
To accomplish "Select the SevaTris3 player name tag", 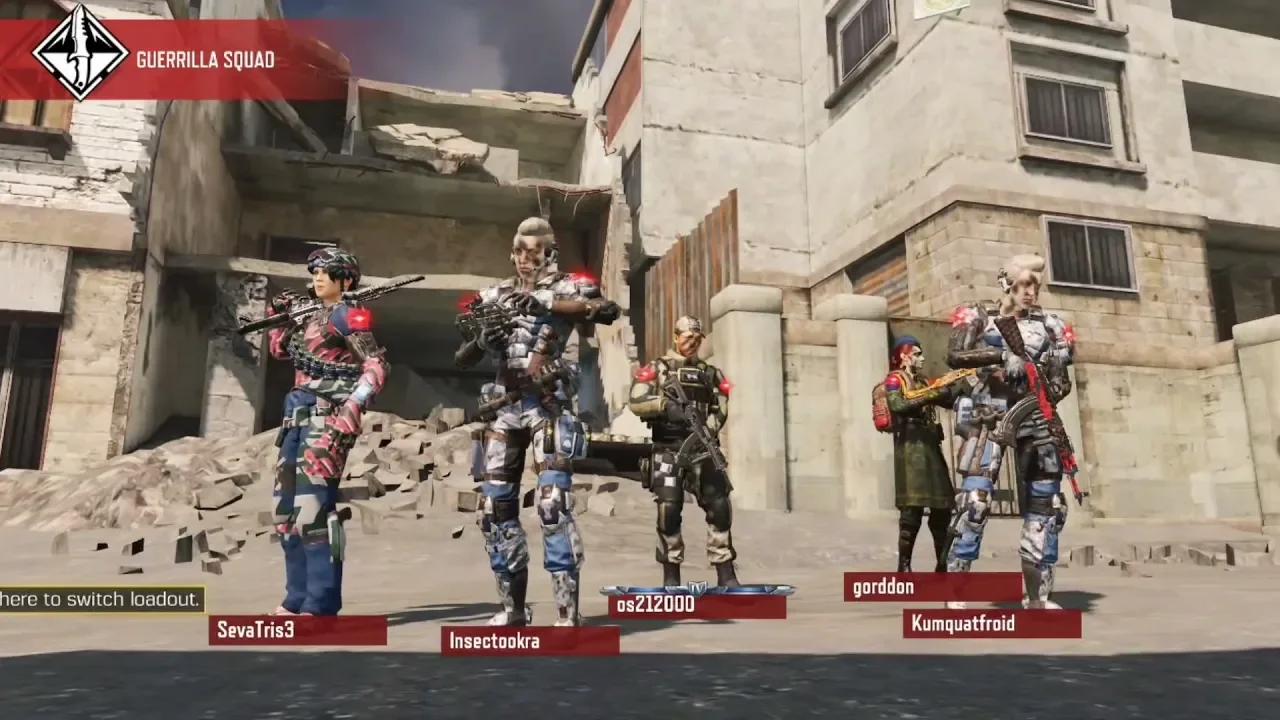I will (297, 630).
